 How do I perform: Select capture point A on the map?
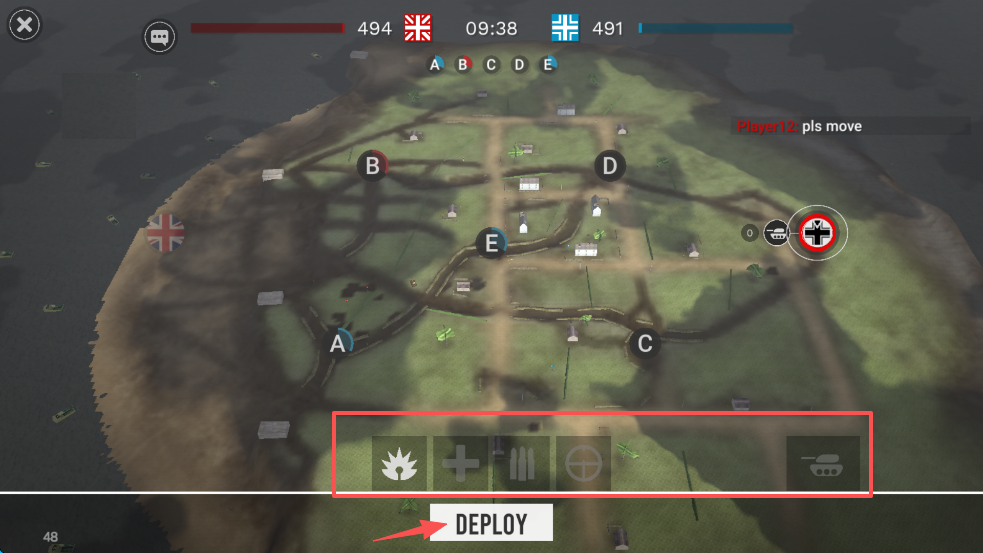pyautogui.click(x=338, y=343)
